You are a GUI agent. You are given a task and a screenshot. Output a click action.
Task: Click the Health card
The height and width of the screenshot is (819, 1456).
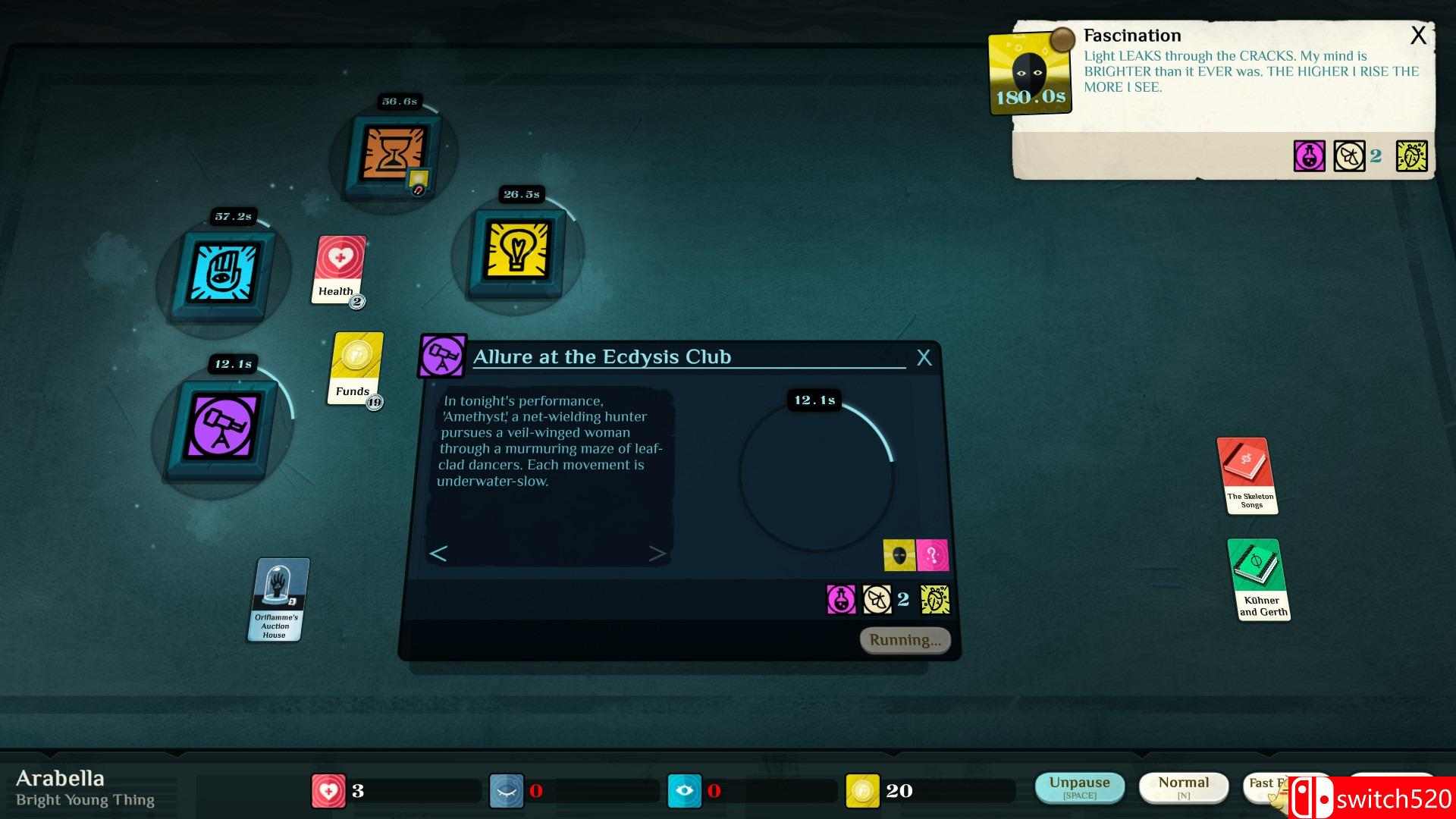click(x=337, y=269)
